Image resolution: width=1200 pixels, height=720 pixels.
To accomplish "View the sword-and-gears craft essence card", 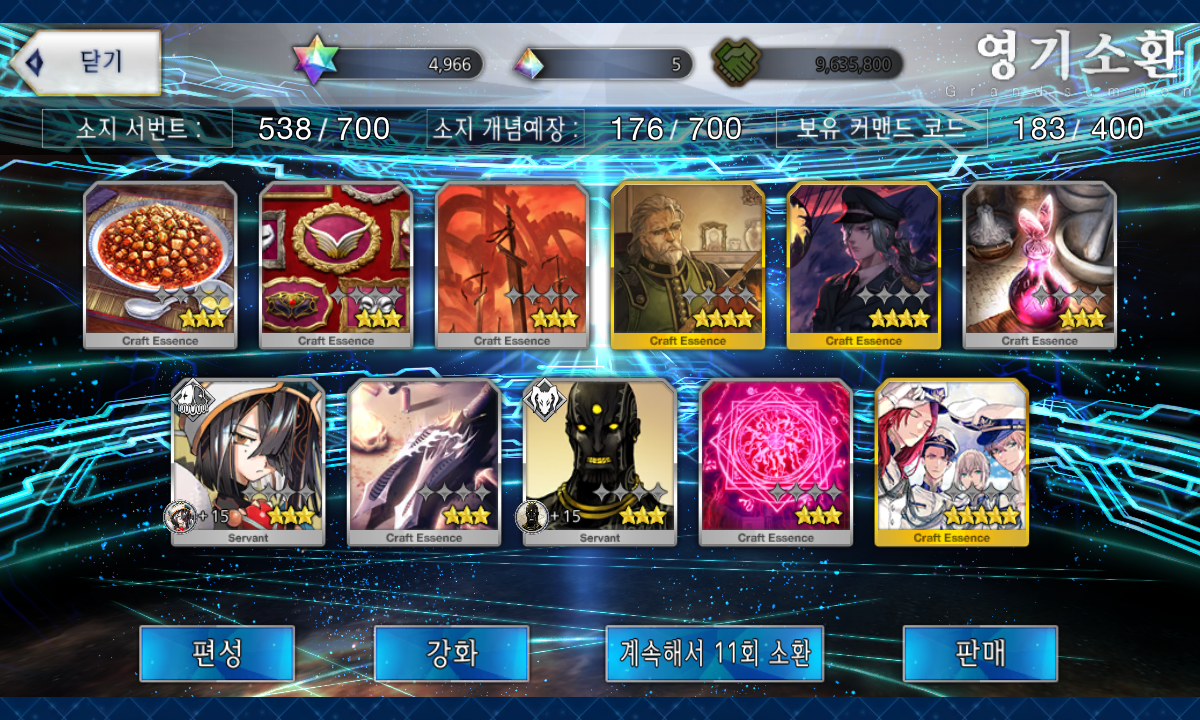I will (512, 265).
